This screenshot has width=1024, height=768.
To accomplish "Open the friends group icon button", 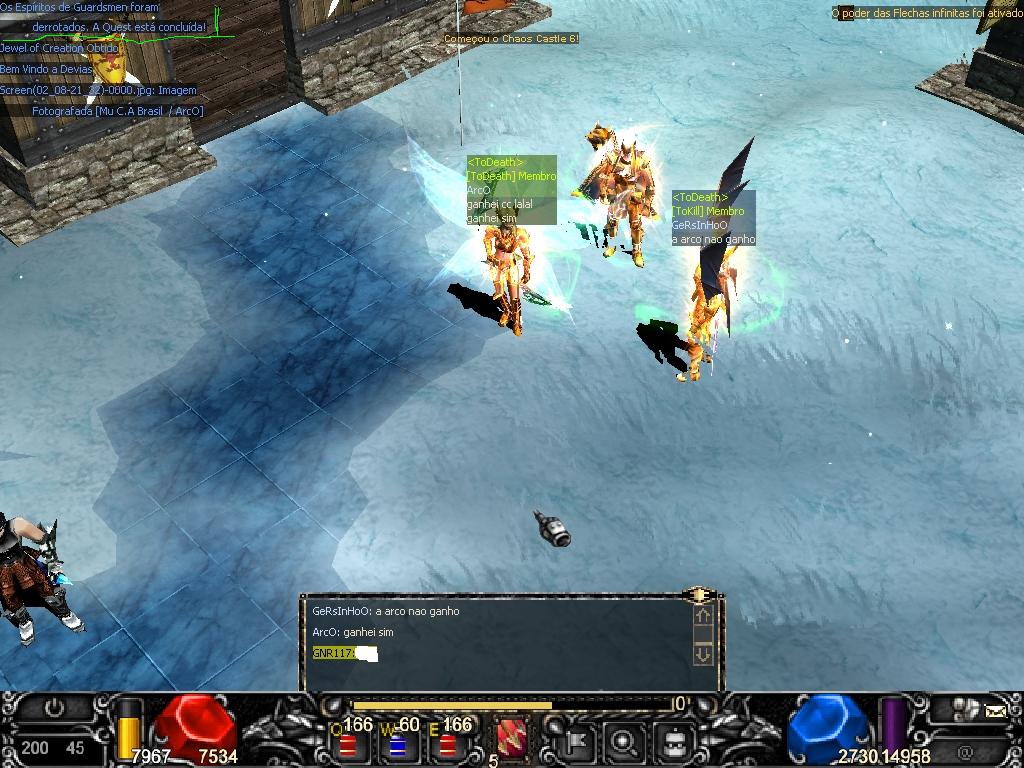I will pos(964,709).
